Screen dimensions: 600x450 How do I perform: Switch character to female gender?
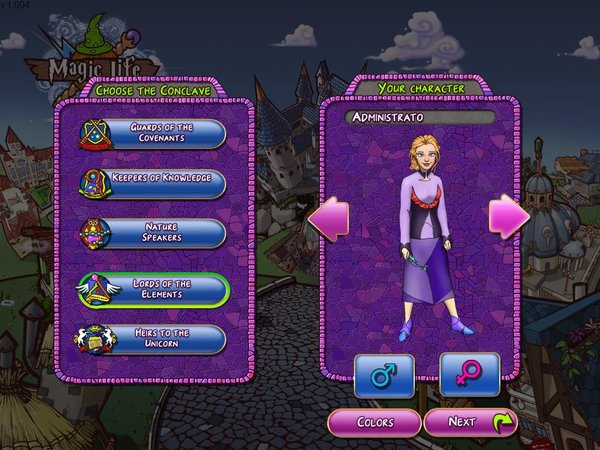468,376
